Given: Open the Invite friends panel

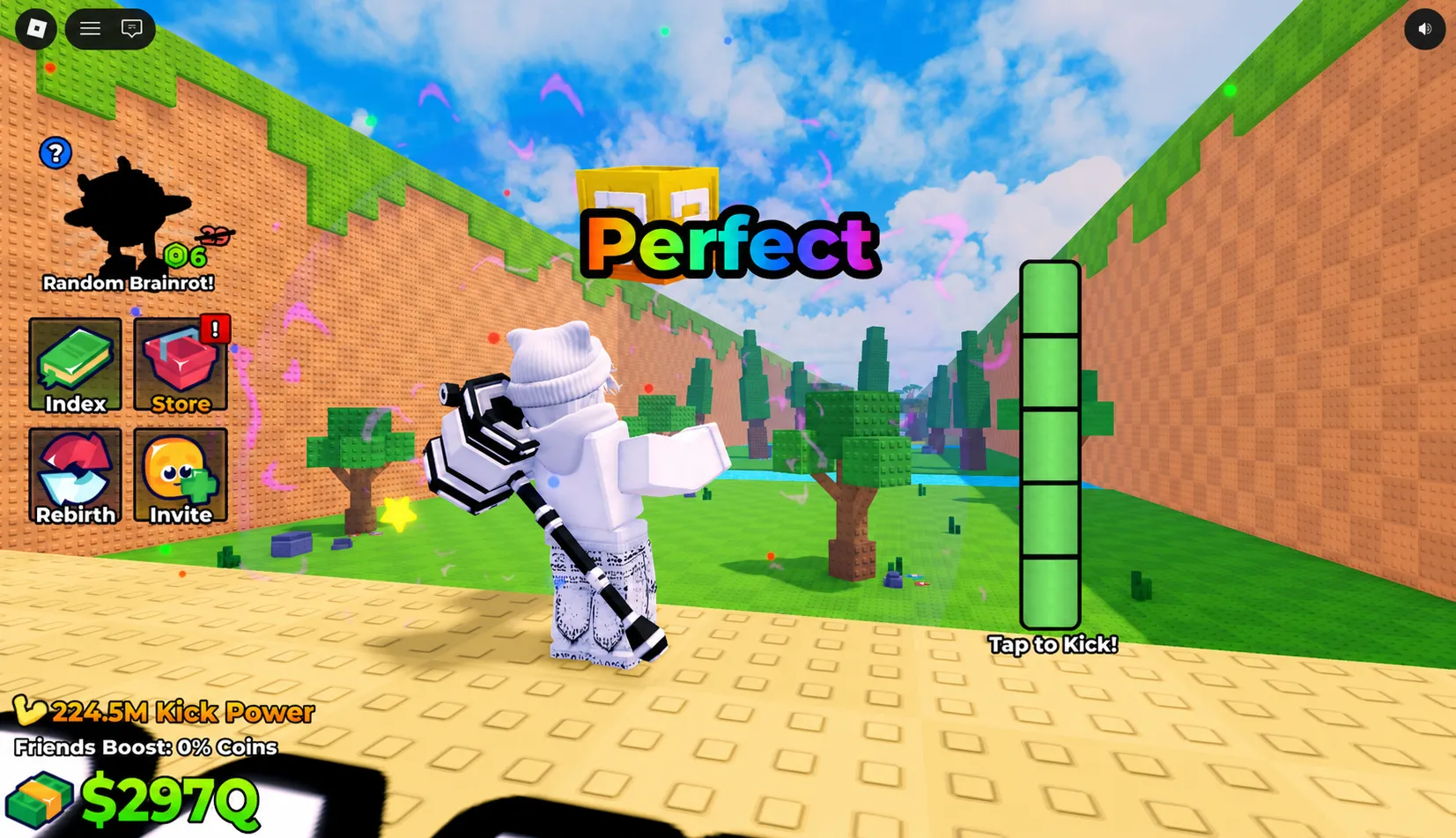Looking at the screenshot, I should 180,476.
